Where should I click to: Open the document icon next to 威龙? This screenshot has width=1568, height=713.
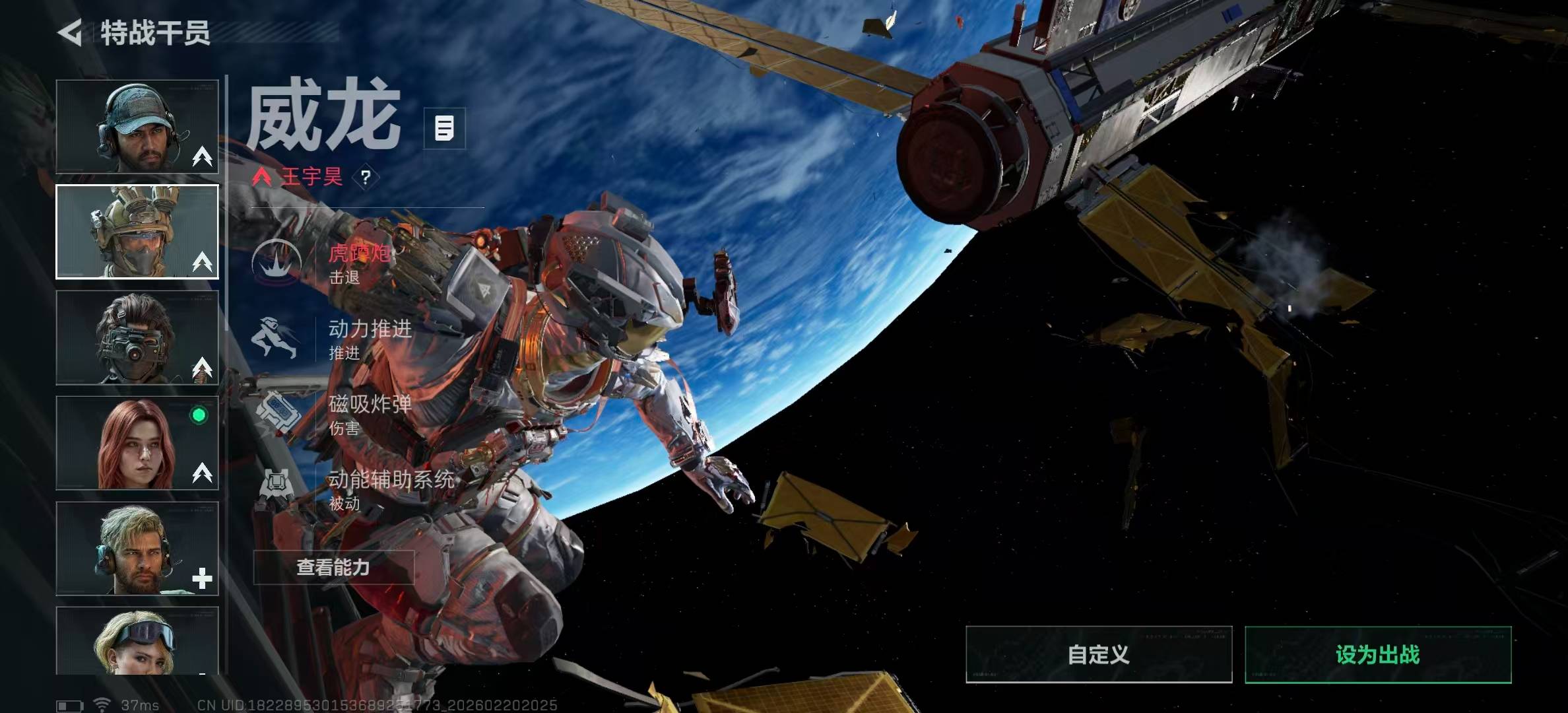[x=444, y=128]
